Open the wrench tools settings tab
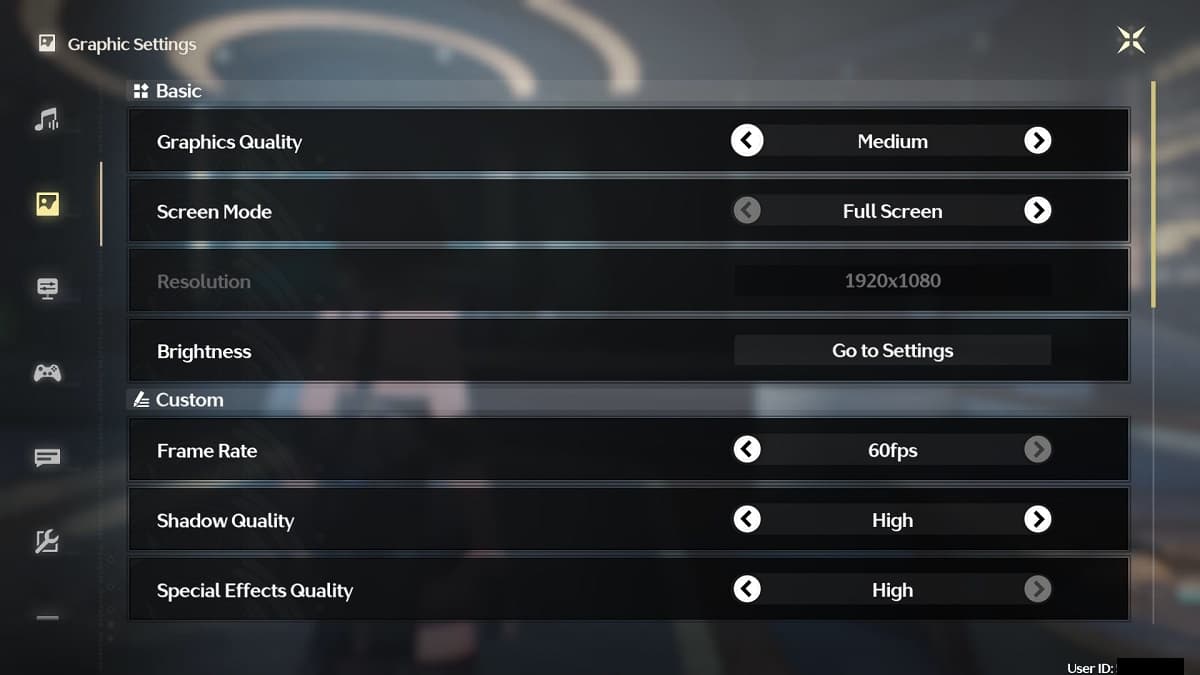Viewport: 1200px width, 675px height. pos(47,542)
